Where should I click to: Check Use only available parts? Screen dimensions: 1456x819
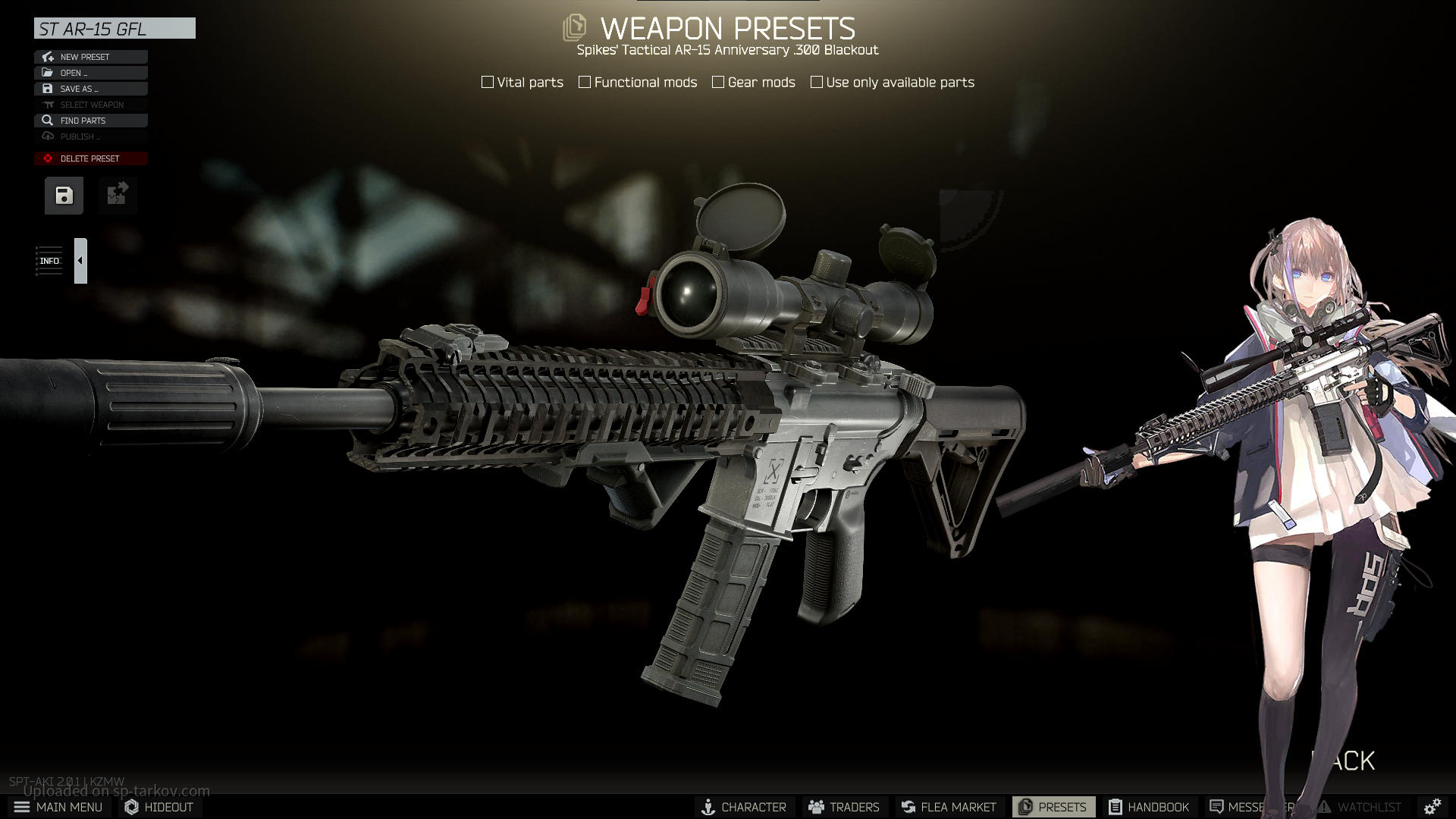(817, 82)
